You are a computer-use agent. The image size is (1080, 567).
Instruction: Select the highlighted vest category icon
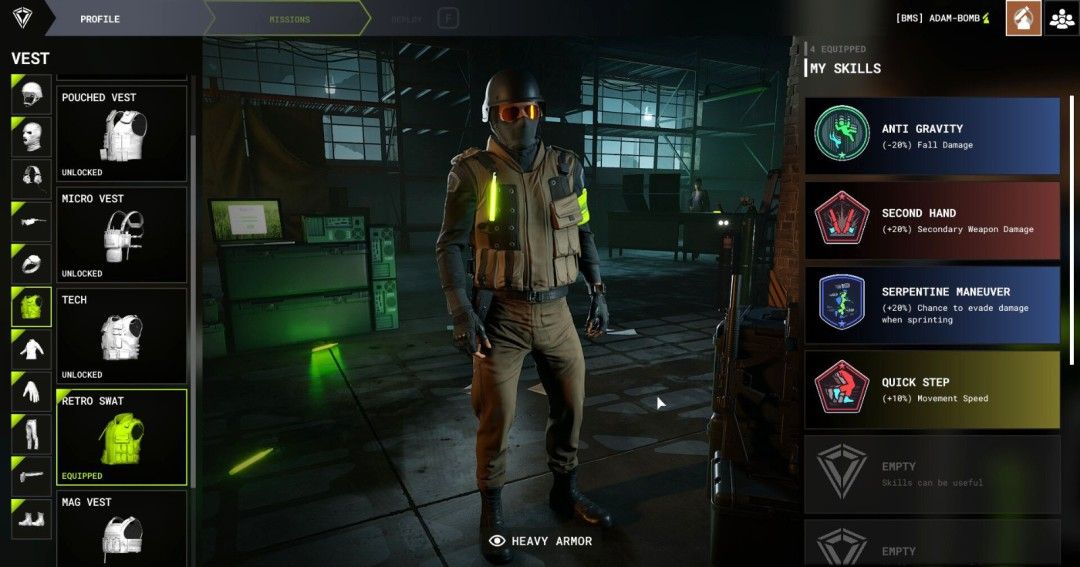click(x=31, y=306)
